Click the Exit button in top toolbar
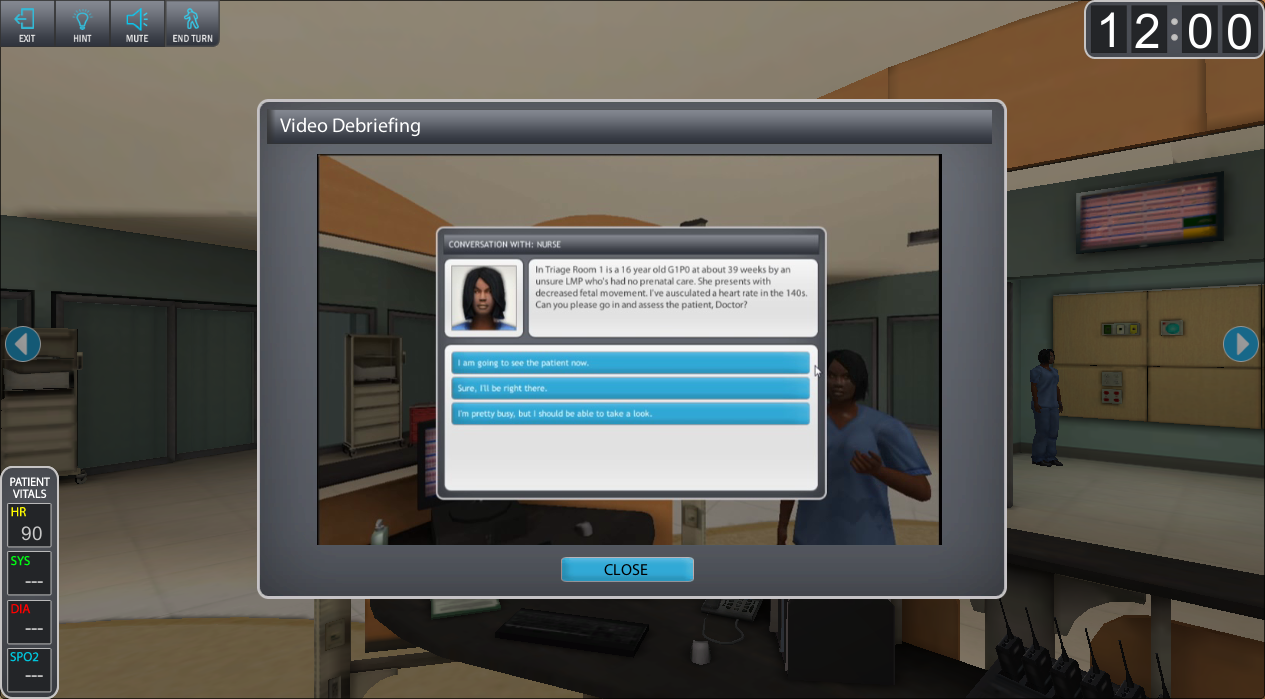 point(26,24)
